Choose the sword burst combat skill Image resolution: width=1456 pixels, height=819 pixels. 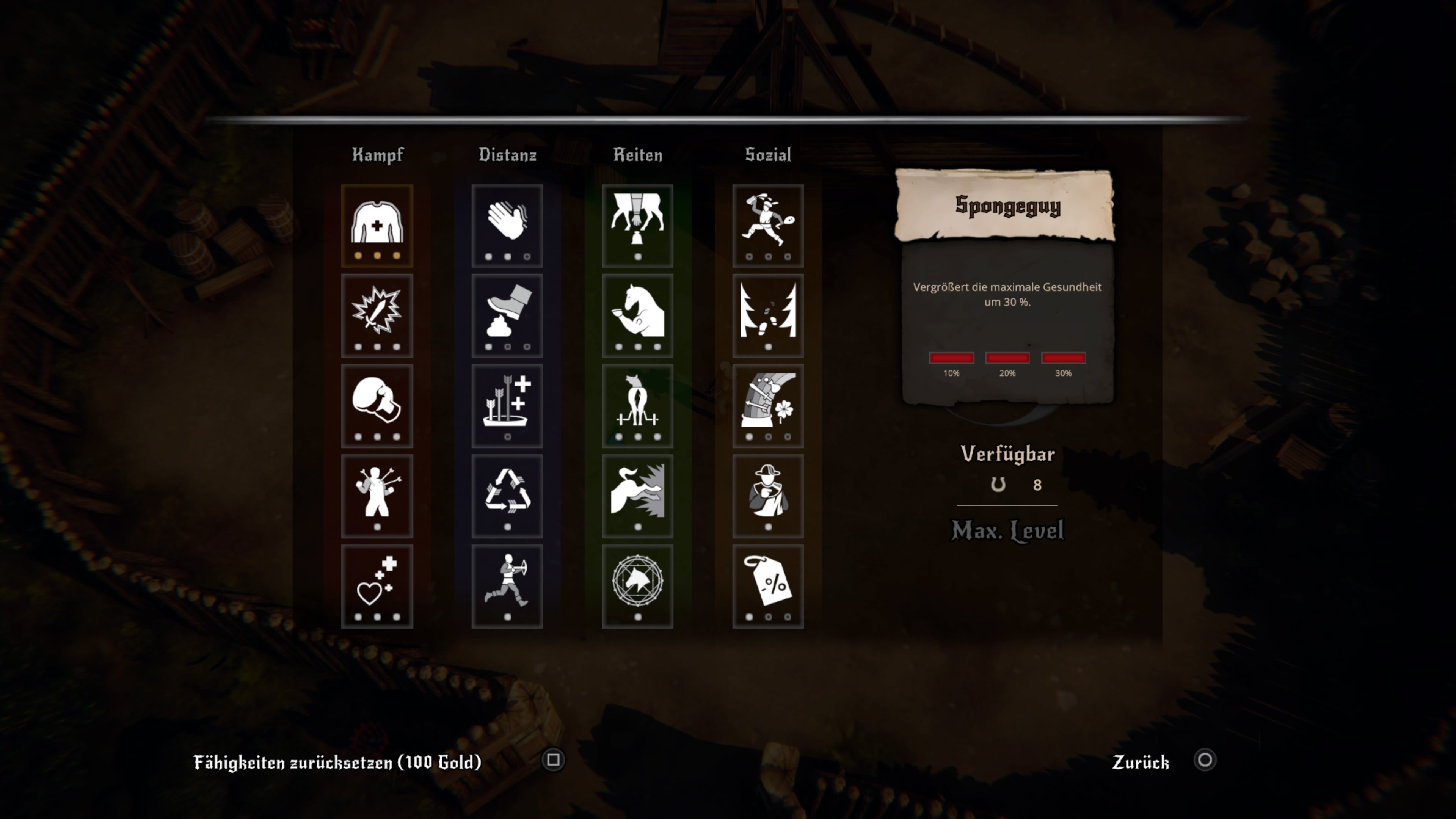377,315
